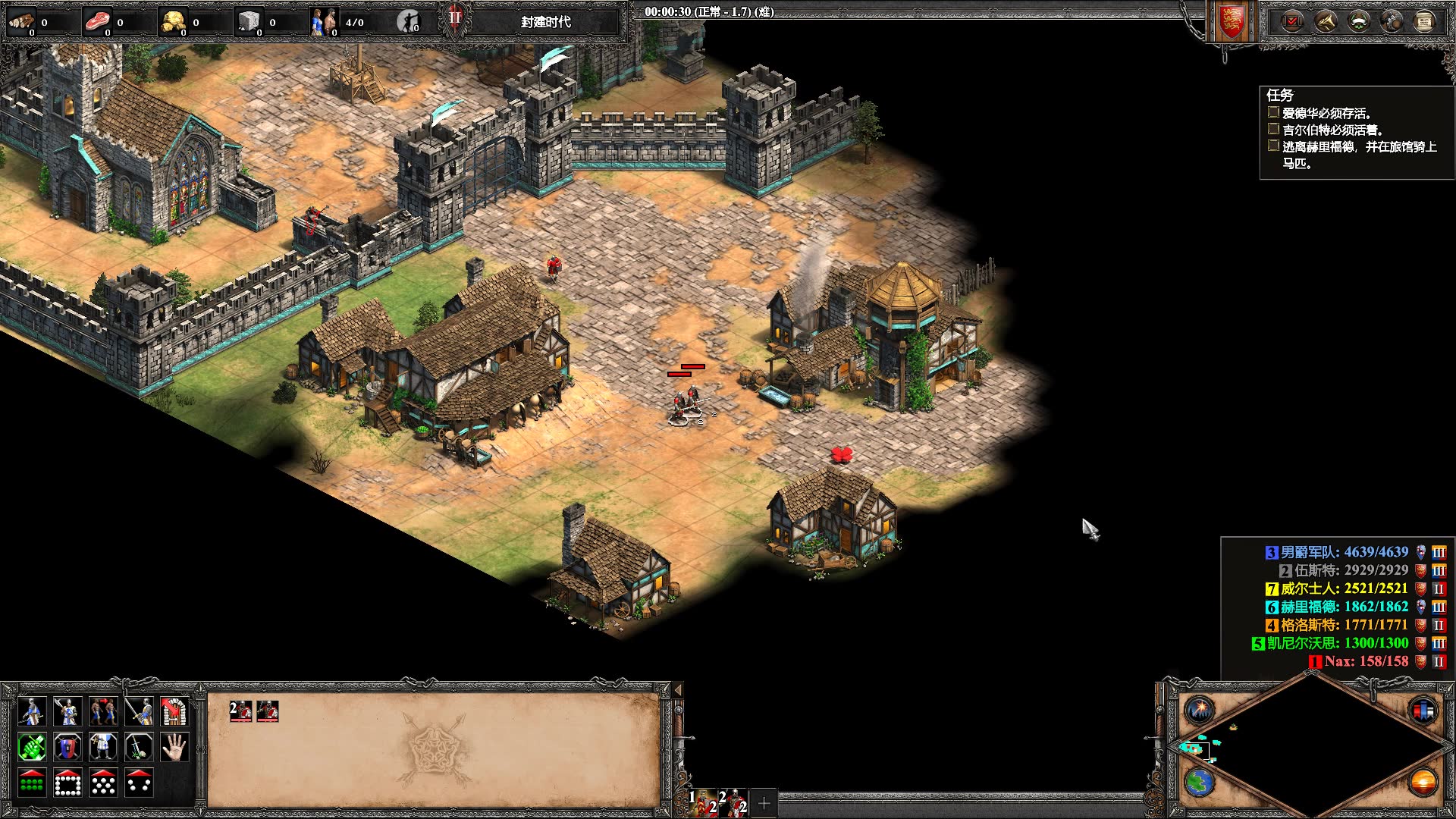Set aggressive stance green fist icon

click(x=32, y=747)
